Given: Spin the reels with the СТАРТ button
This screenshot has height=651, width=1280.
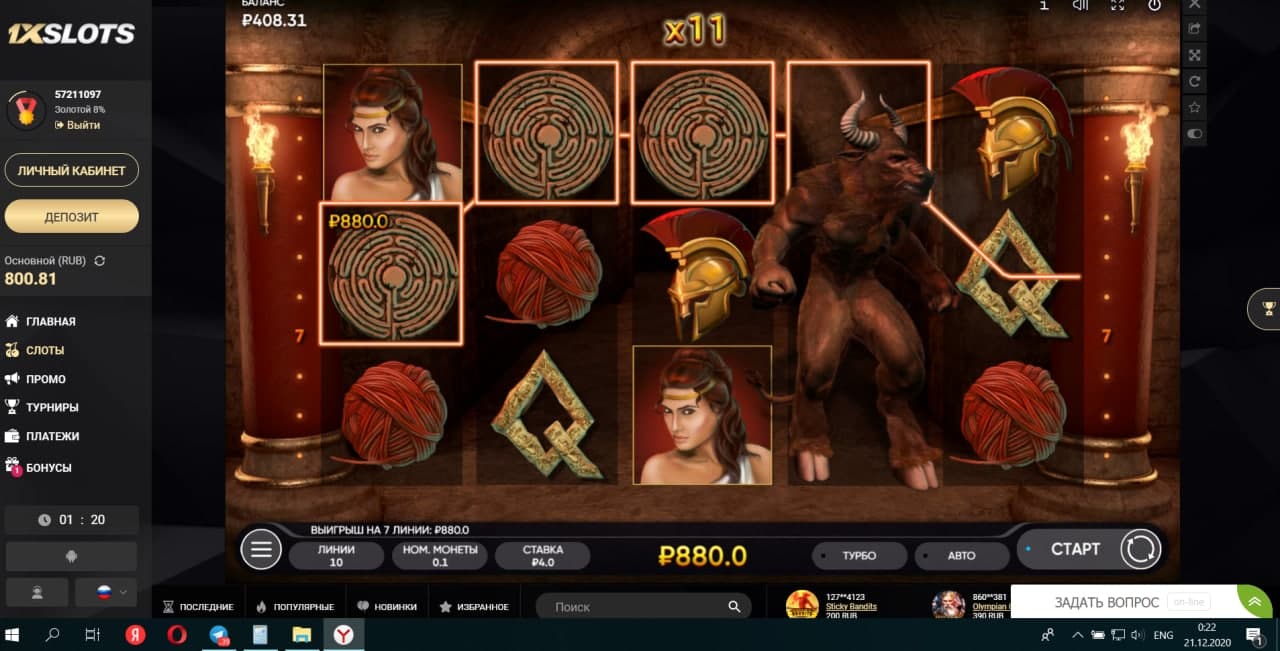Looking at the screenshot, I should coord(1075,549).
